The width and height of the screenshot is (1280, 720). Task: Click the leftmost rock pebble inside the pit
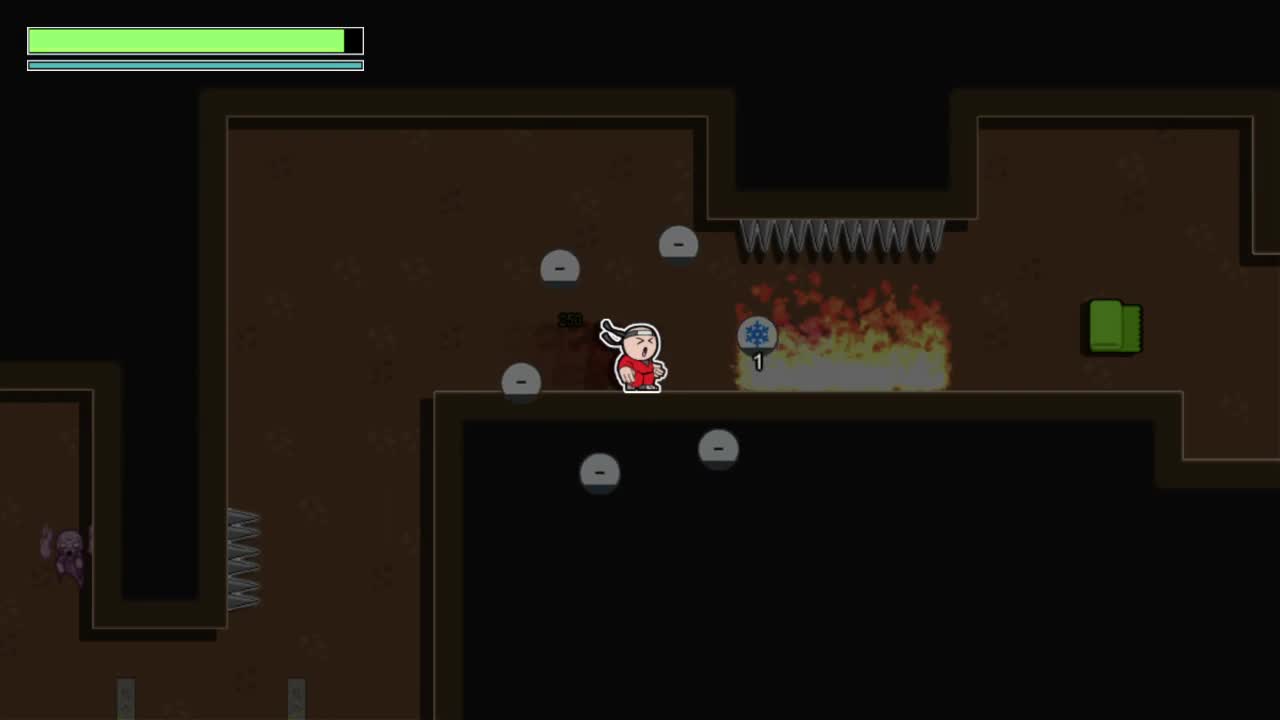[x=600, y=472]
